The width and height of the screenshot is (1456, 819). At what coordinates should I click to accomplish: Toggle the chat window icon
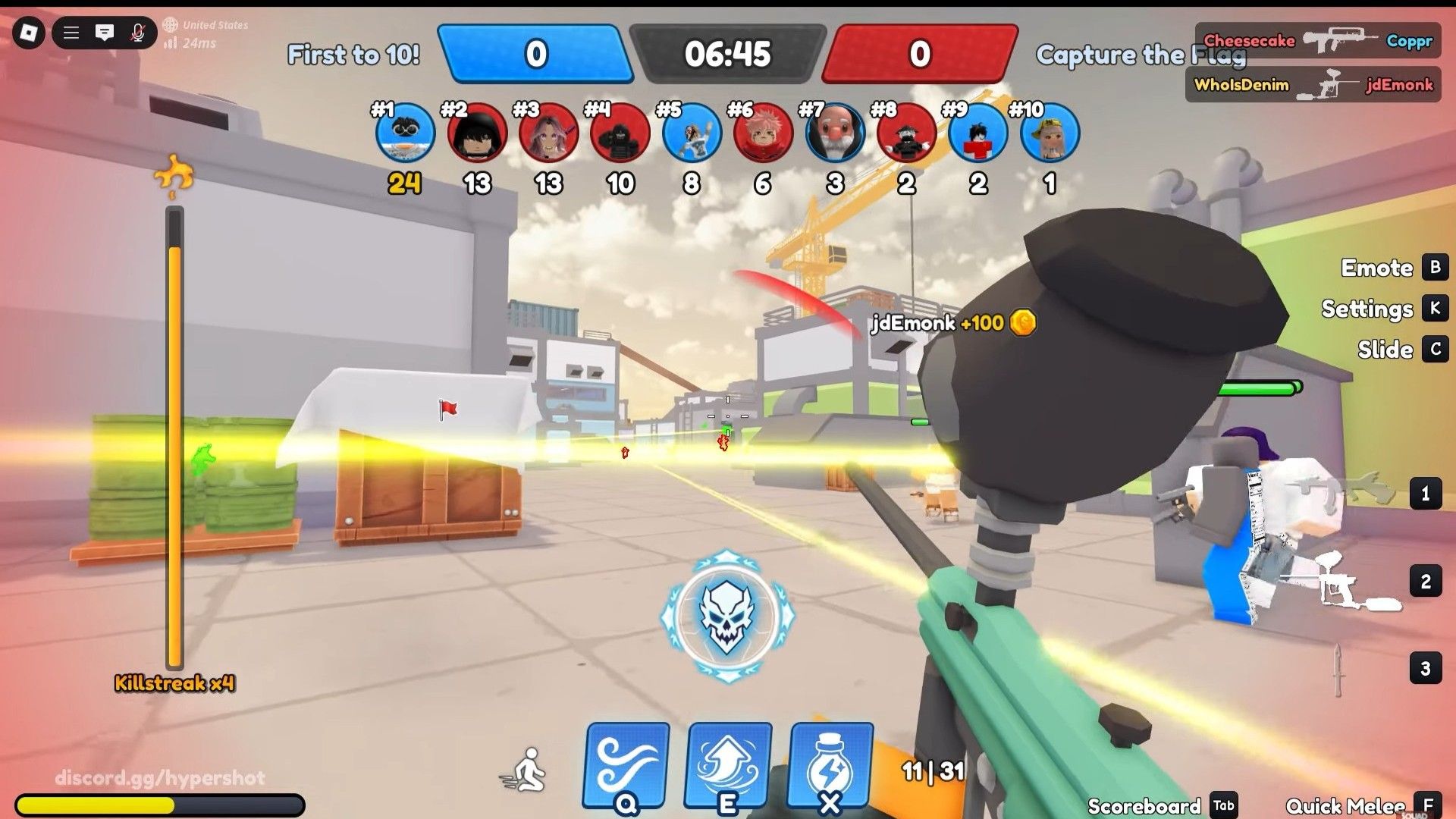[x=105, y=33]
